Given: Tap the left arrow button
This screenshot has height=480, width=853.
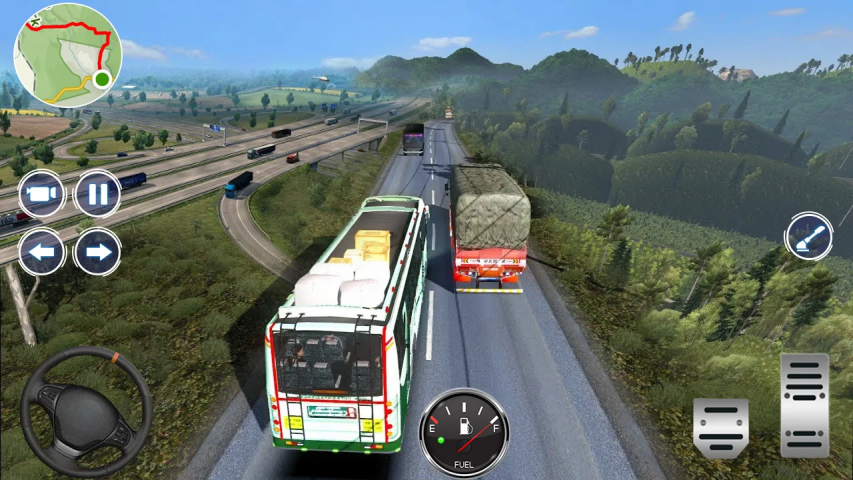Looking at the screenshot, I should pos(42,251).
